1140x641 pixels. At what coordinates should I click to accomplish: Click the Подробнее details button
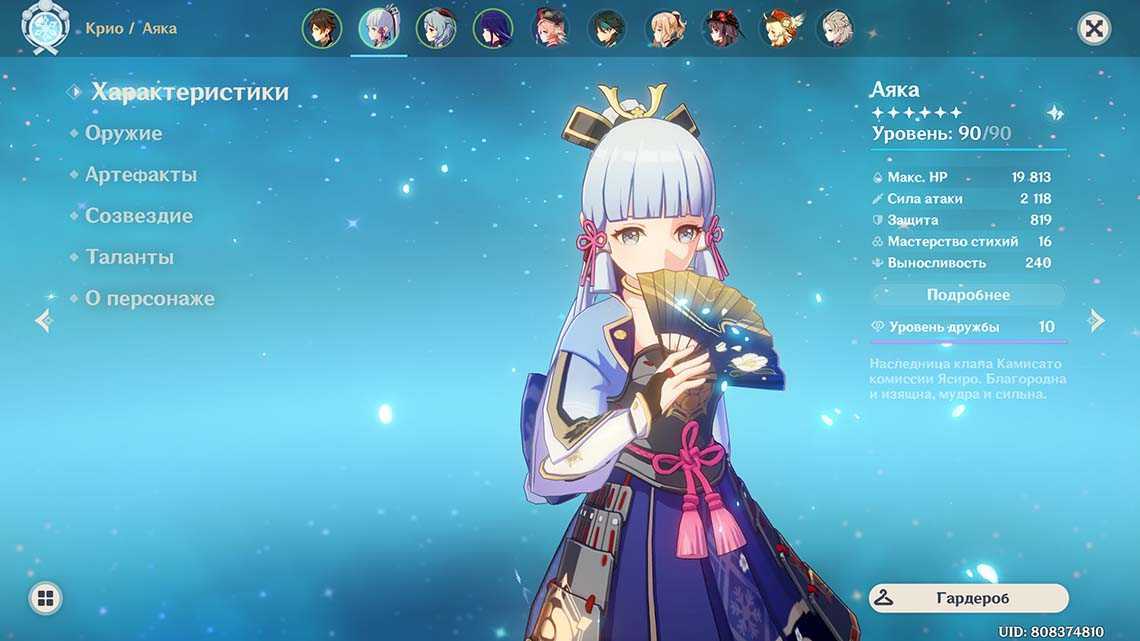[968, 295]
